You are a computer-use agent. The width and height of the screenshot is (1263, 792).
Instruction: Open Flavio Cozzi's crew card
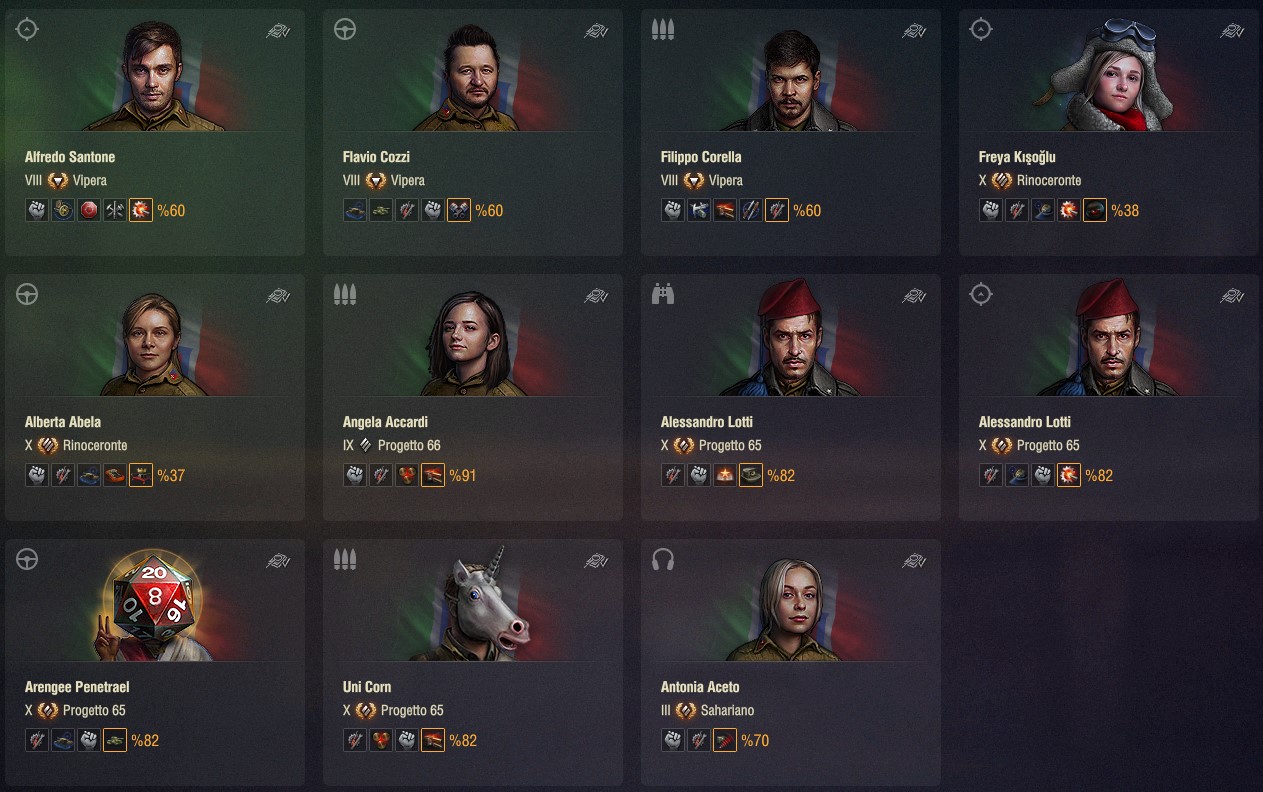[x=473, y=133]
